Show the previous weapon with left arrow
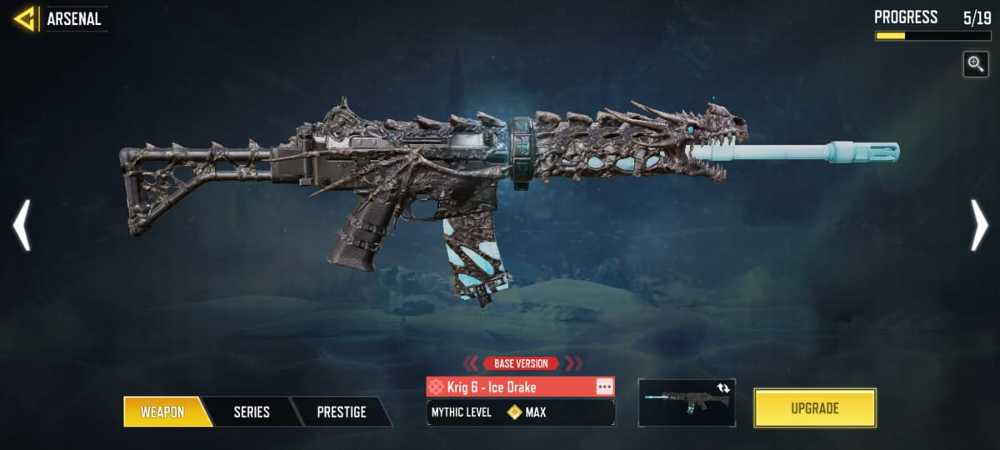1000x450 pixels. pos(21,225)
